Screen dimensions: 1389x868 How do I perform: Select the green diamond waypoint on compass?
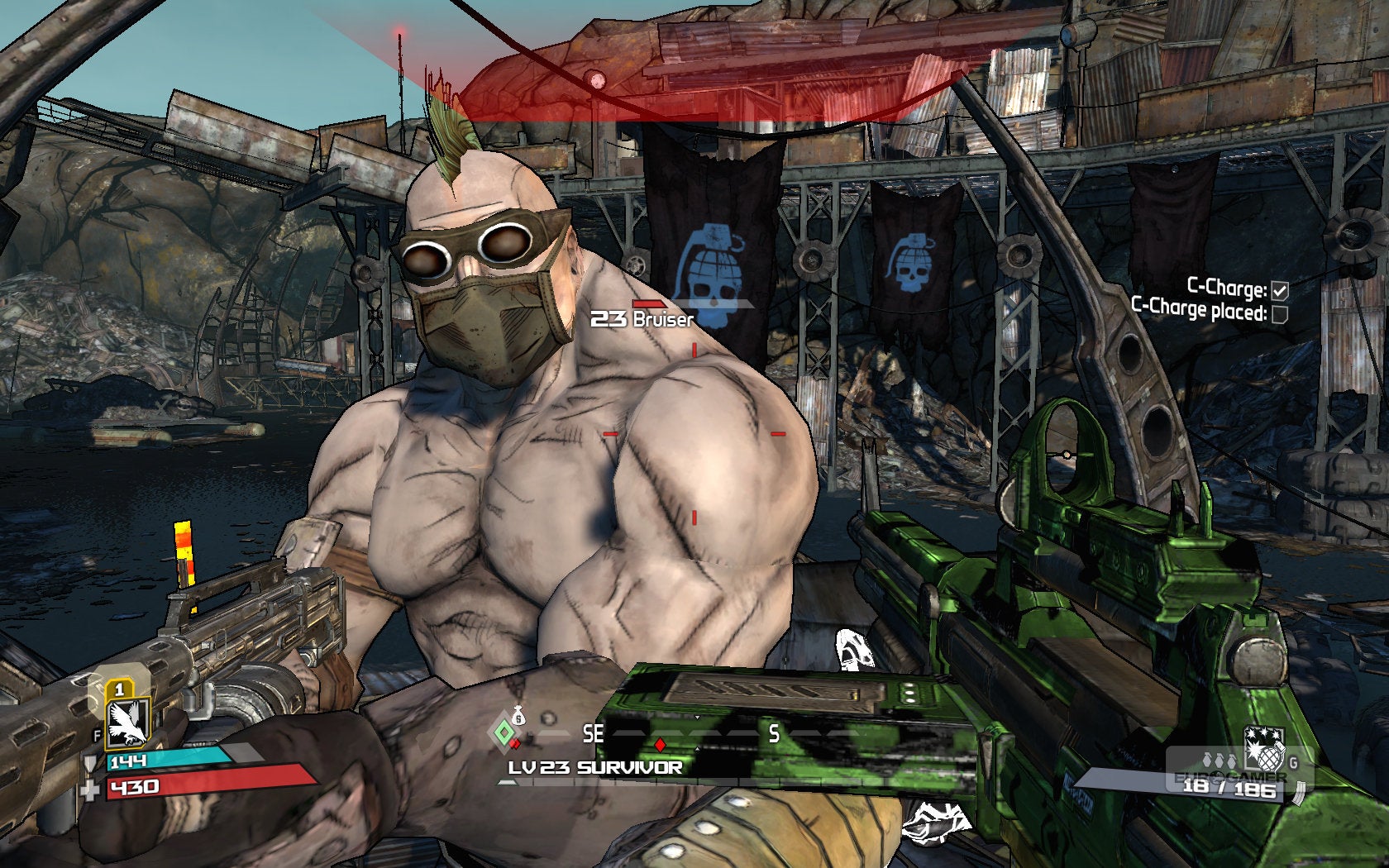pos(504,732)
